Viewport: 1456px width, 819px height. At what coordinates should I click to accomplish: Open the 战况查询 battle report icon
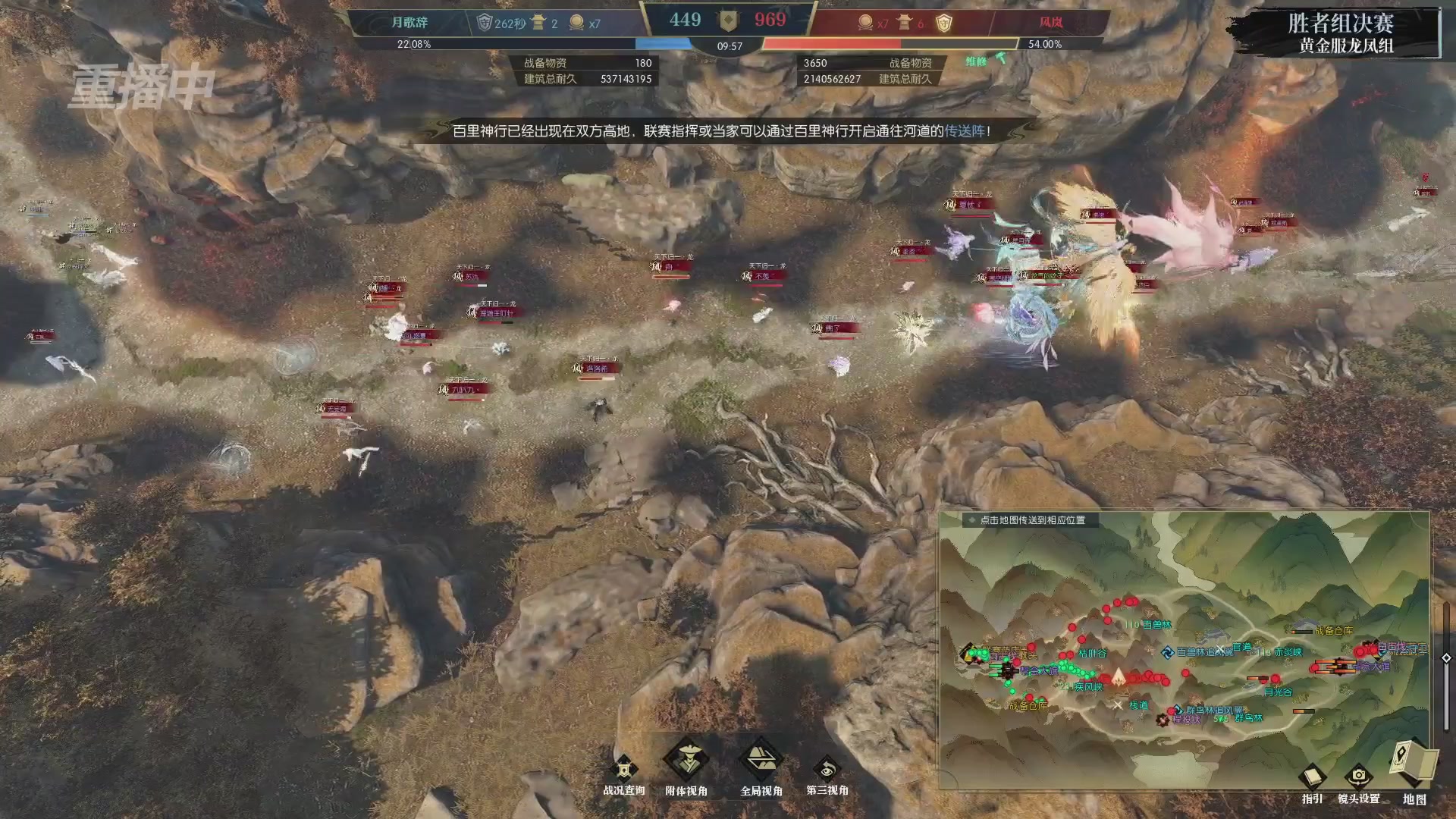point(623,764)
